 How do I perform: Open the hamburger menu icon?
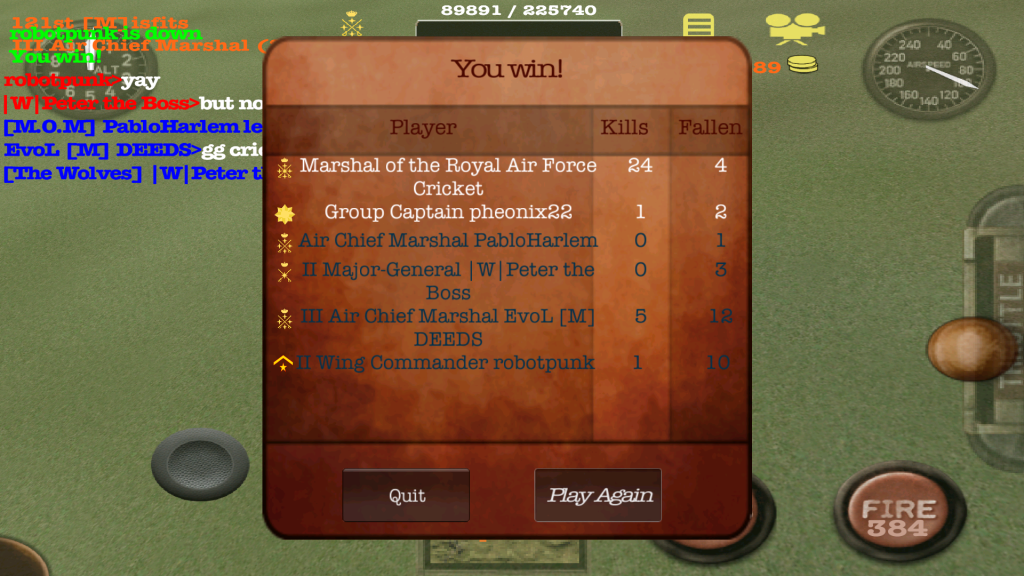[699, 26]
